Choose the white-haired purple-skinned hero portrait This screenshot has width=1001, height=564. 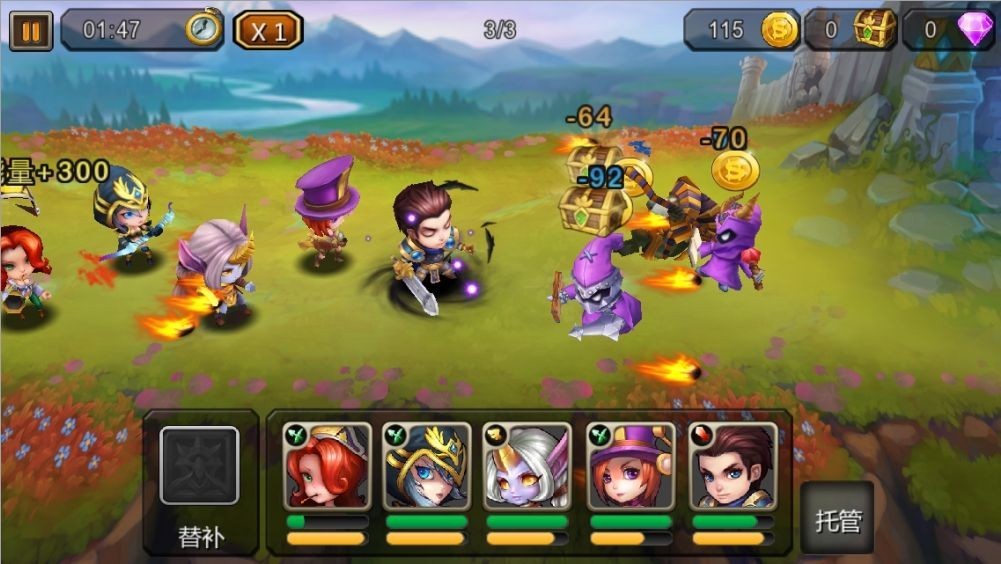click(526, 465)
